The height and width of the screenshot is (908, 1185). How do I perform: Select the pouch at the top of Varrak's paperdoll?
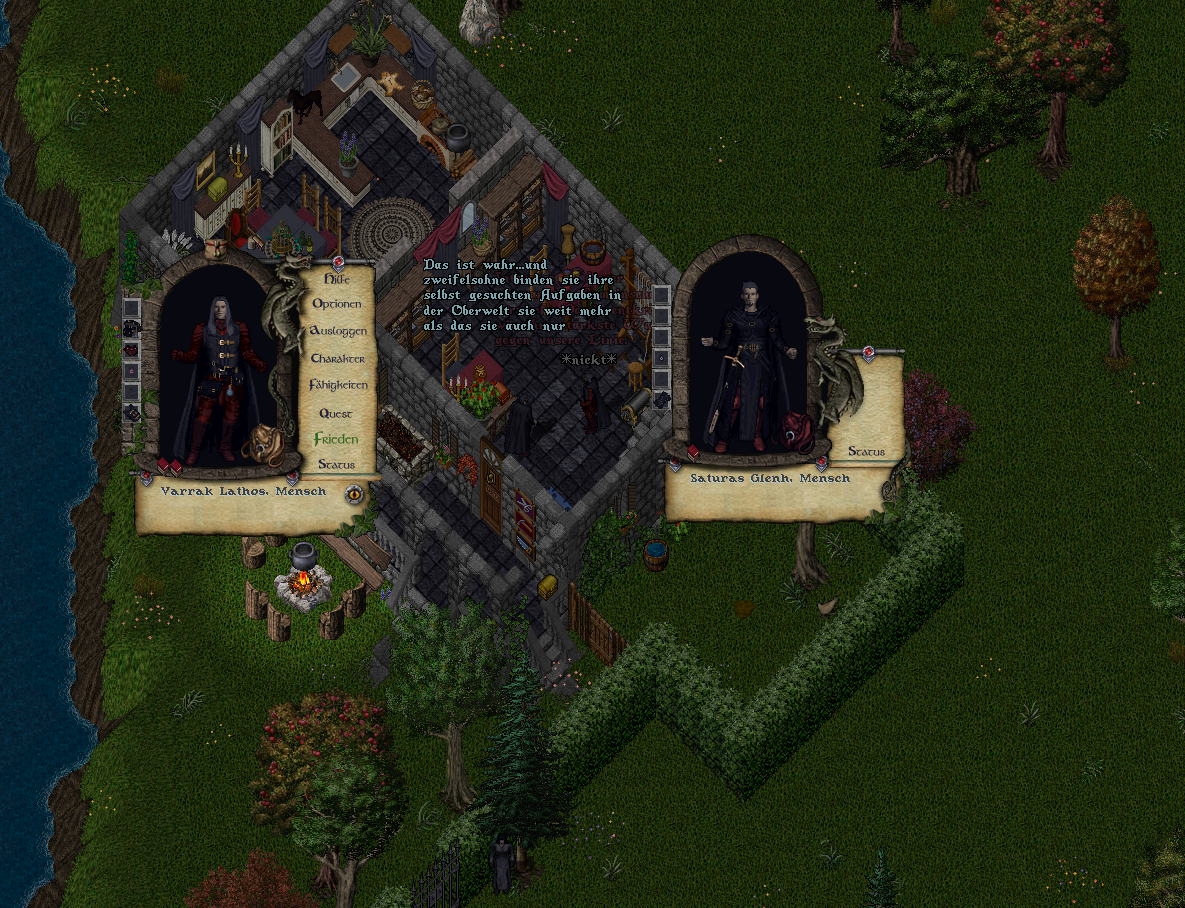[x=215, y=247]
